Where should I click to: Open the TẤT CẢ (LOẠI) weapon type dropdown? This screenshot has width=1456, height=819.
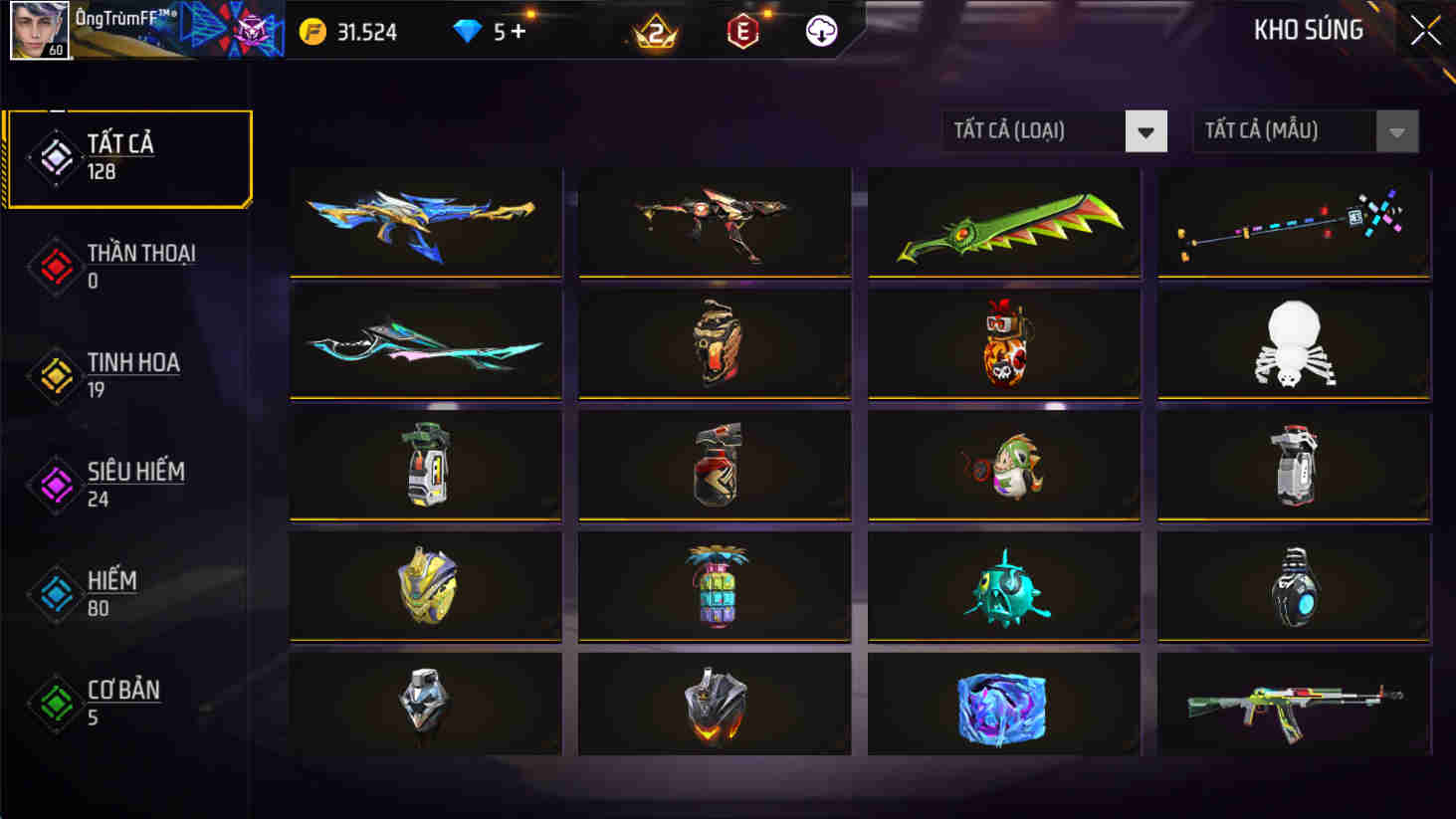pyautogui.click(x=1035, y=130)
